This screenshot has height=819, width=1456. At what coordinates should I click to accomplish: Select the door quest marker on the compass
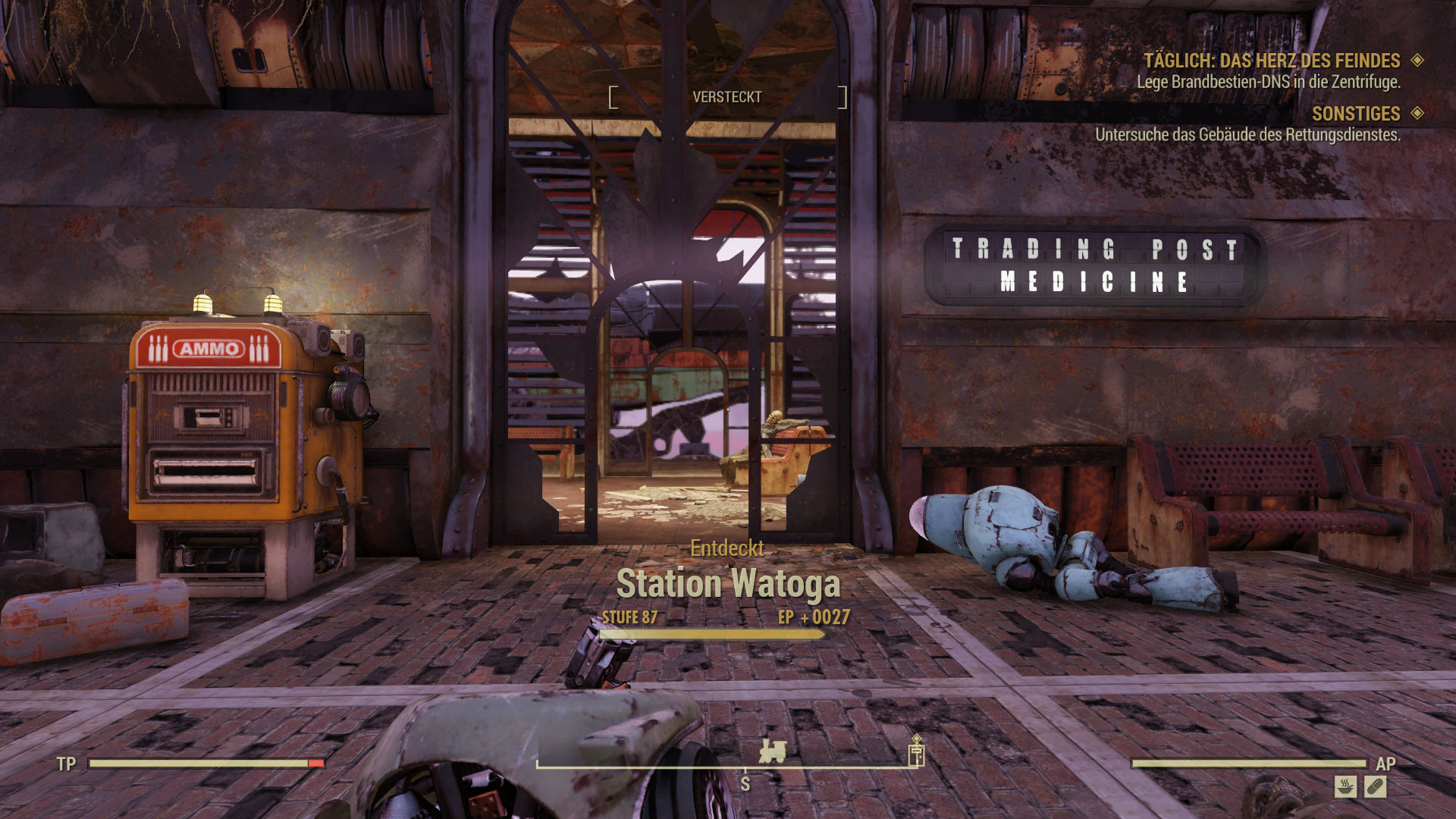[x=916, y=753]
